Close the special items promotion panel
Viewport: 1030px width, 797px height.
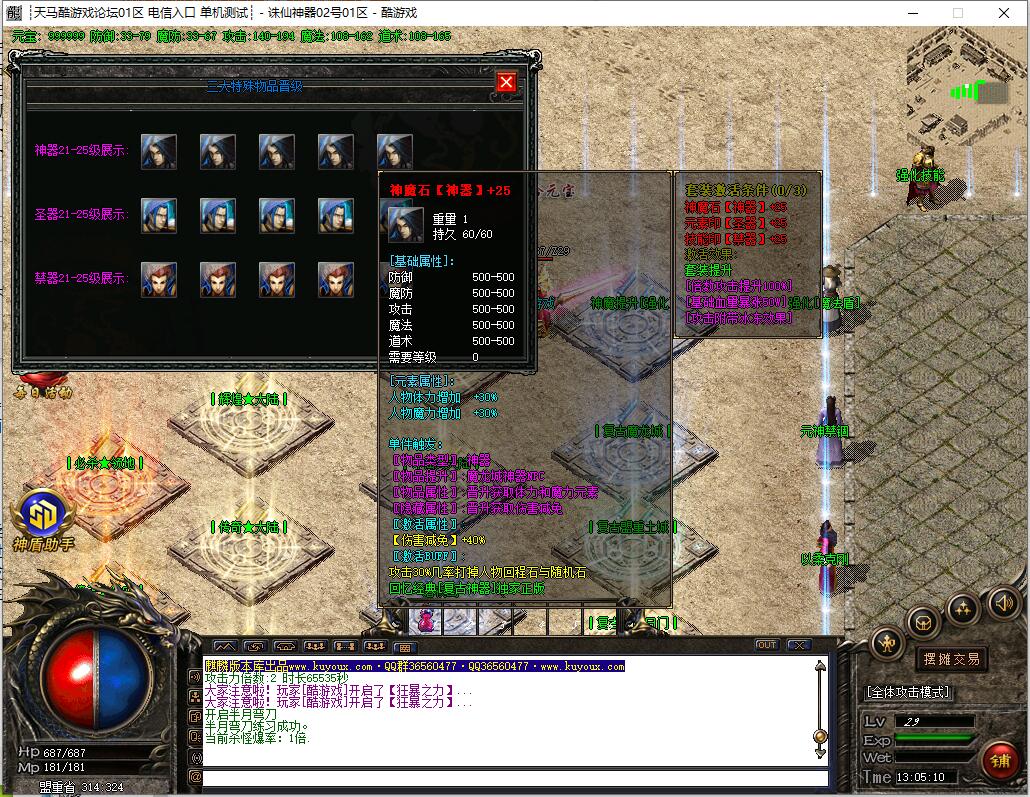(x=506, y=82)
